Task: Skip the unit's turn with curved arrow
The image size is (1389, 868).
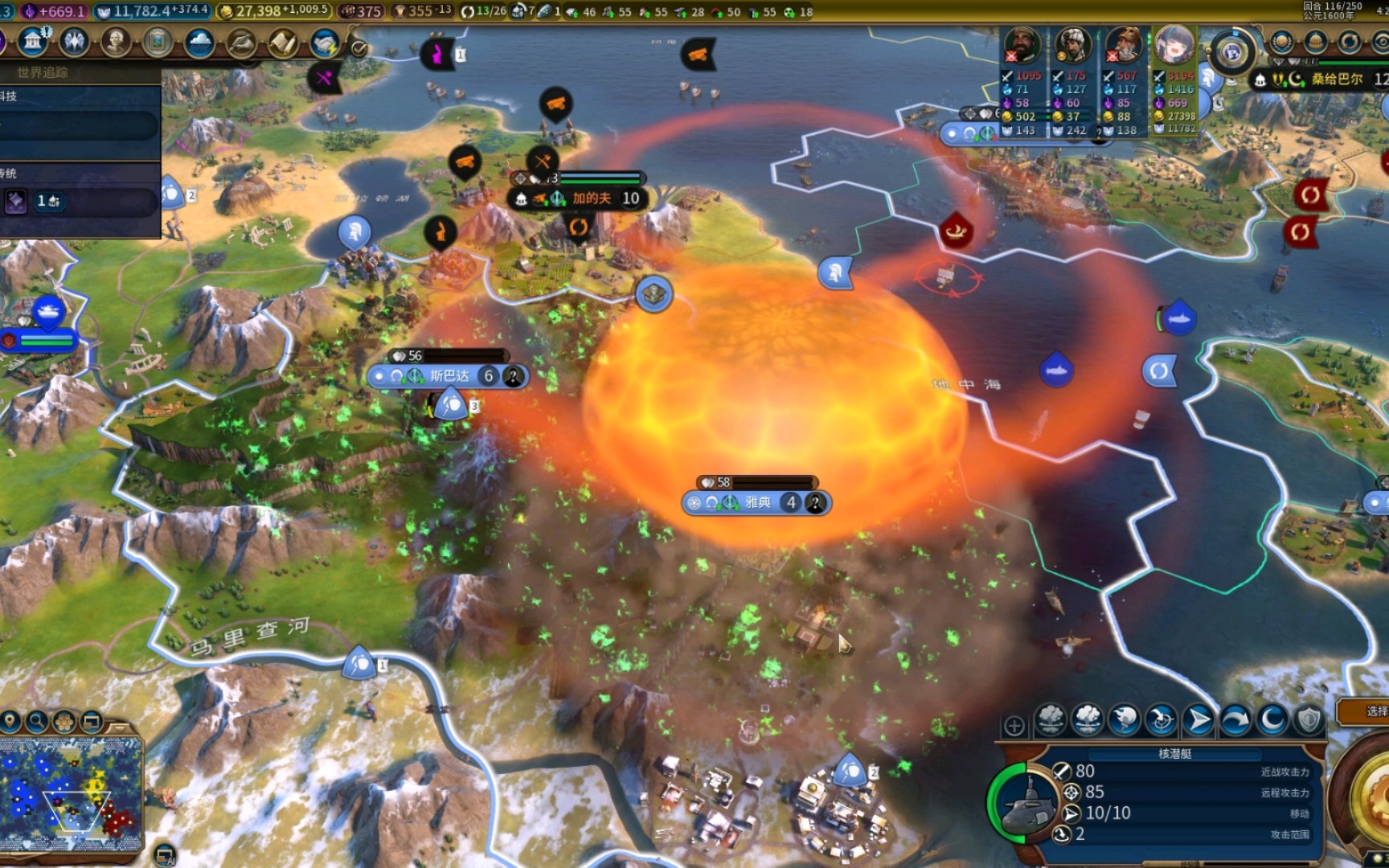Action: point(1235,719)
